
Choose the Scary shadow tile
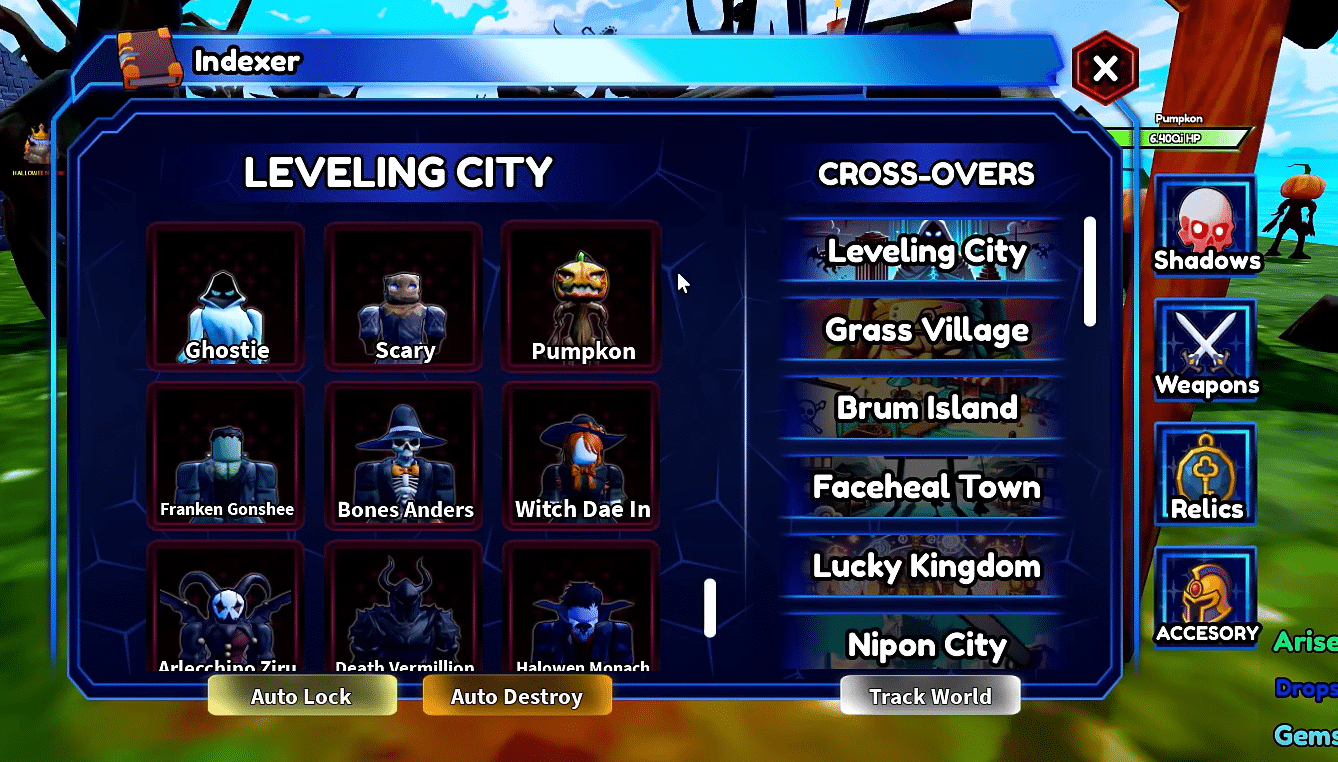click(404, 297)
